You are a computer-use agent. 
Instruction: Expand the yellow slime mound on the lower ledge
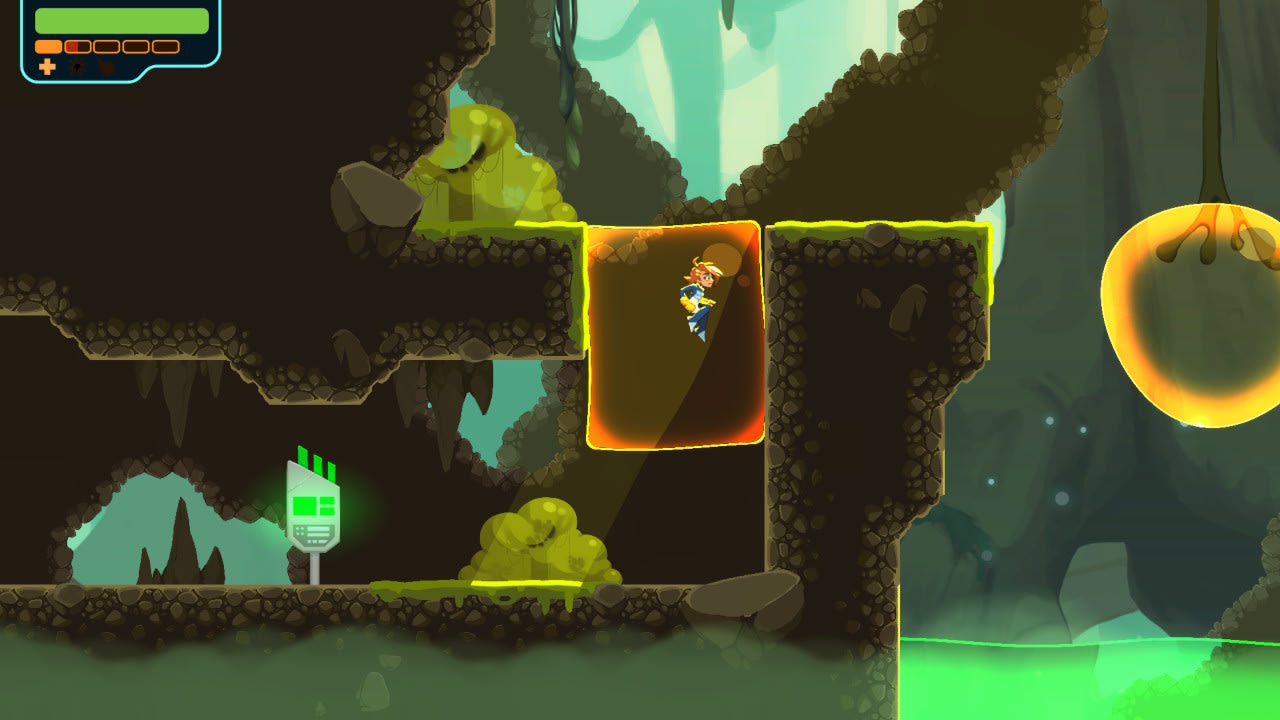[x=540, y=540]
